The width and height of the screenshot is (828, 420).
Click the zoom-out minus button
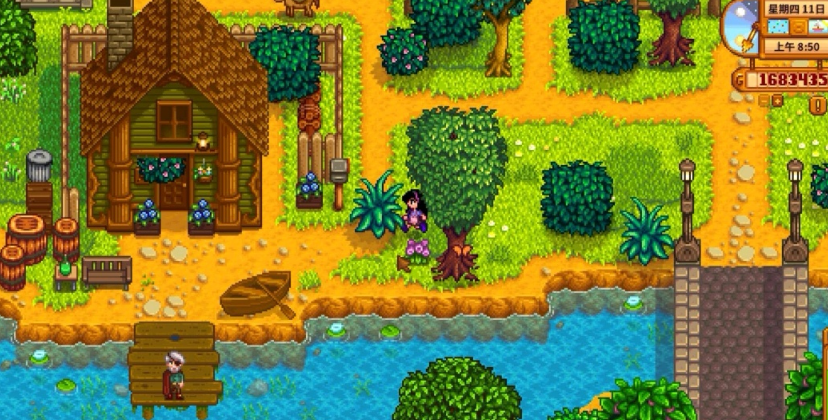[764, 101]
